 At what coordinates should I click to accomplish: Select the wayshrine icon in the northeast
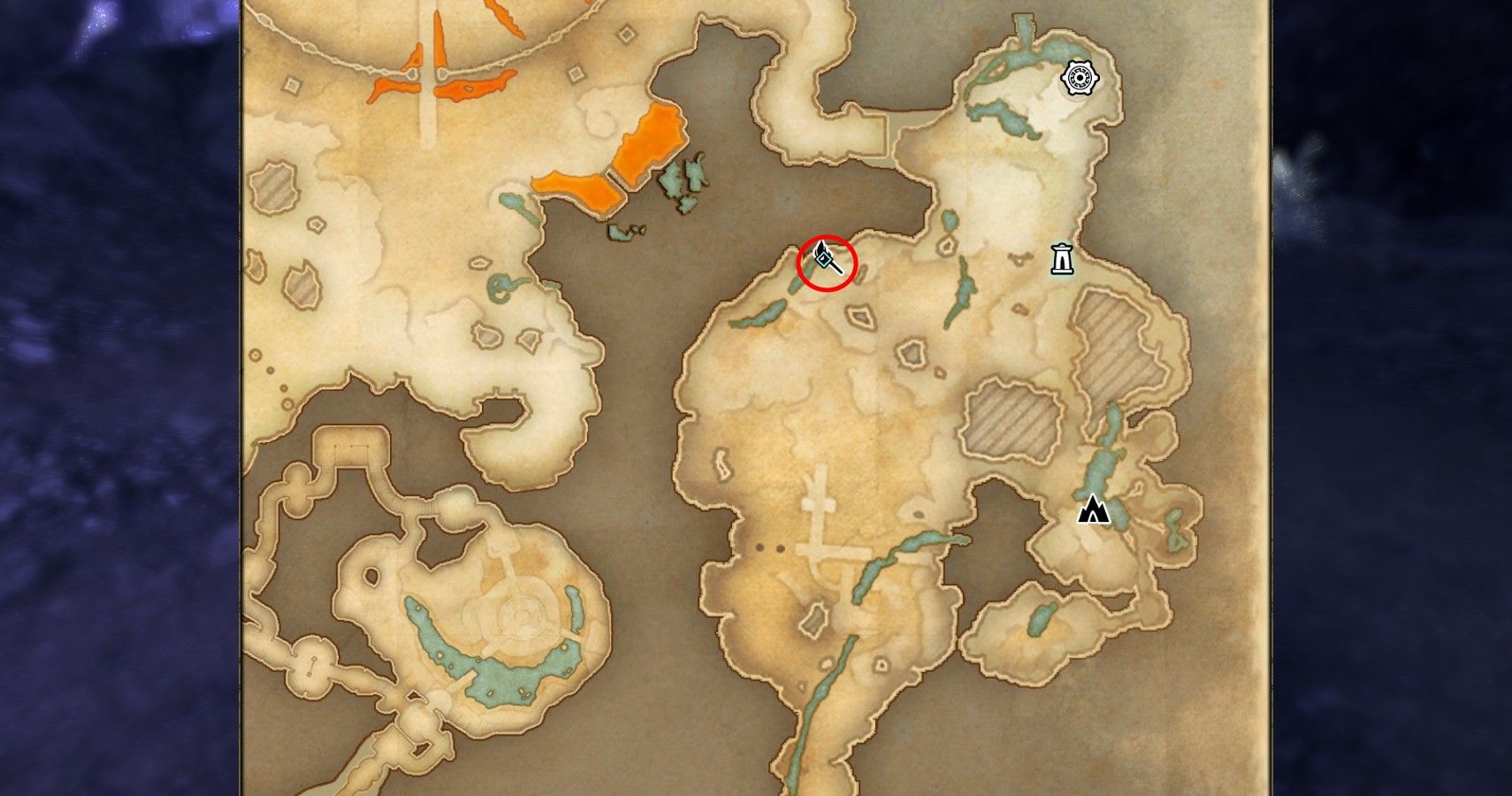pyautogui.click(x=1081, y=77)
